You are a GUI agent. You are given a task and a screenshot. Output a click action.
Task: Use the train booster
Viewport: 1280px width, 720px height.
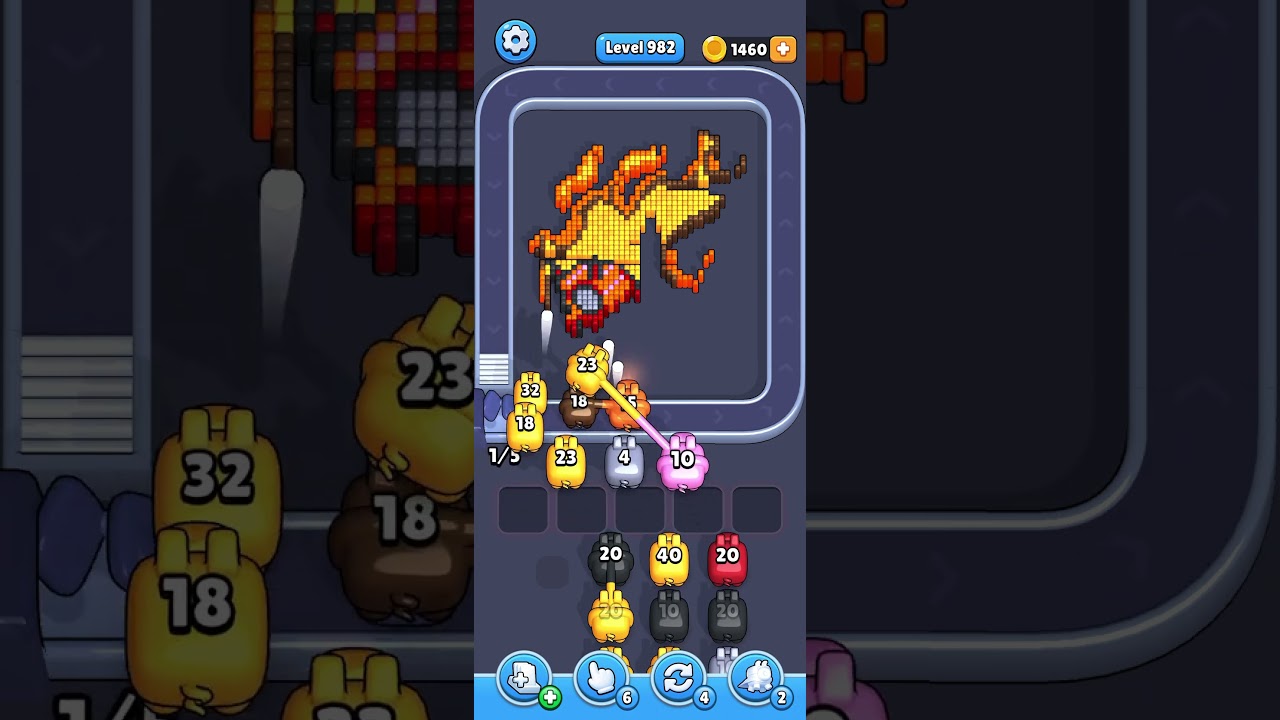(755, 678)
